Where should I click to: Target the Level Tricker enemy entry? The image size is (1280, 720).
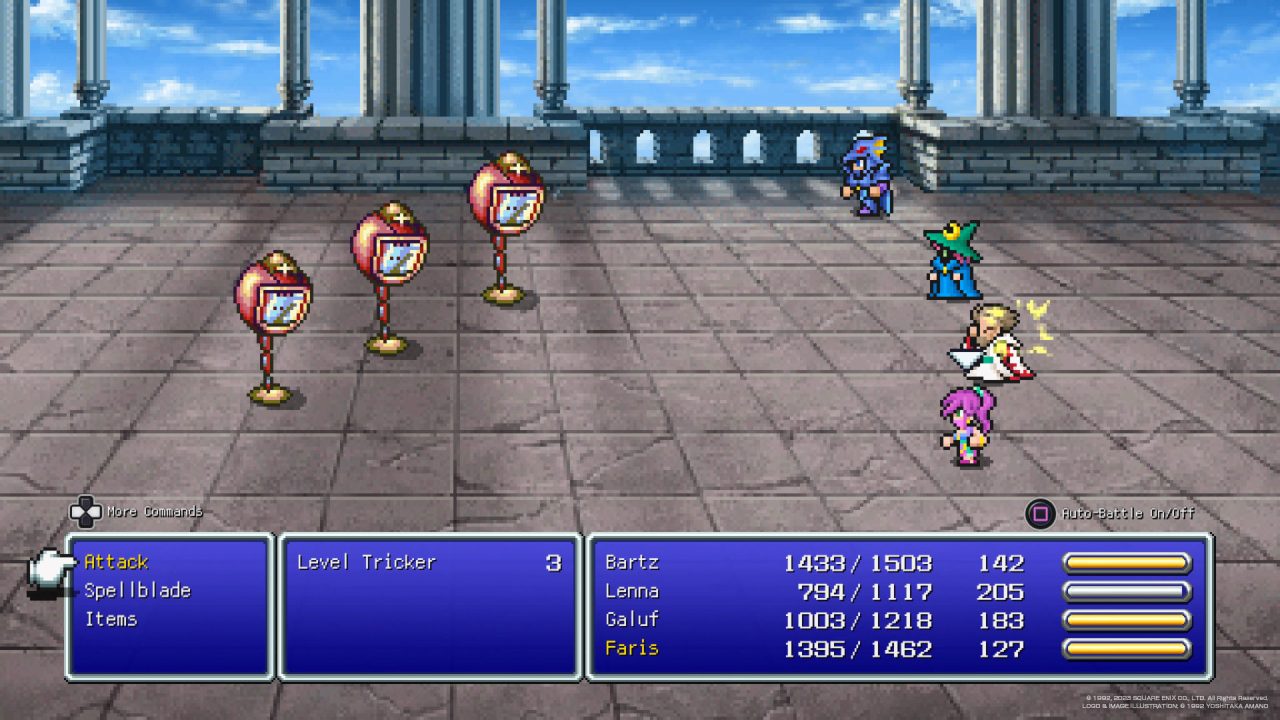coord(366,562)
